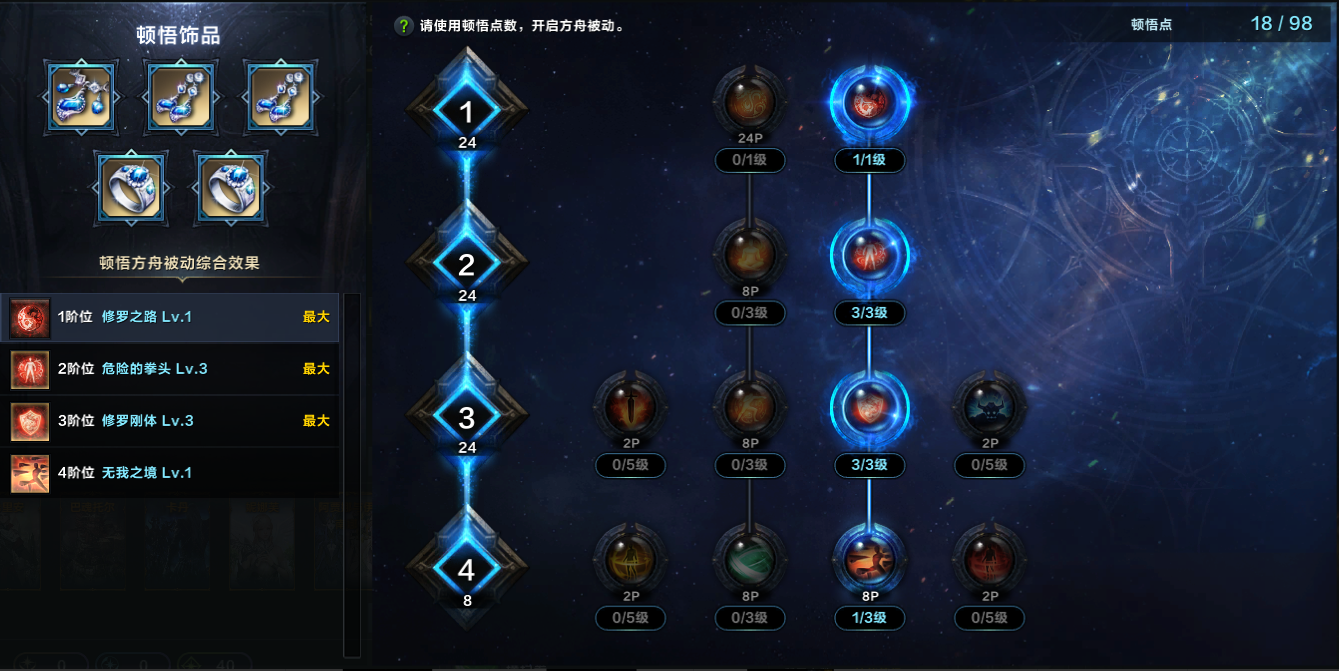Select the tier 1 diamond marker
The image size is (1339, 671).
coord(466,112)
